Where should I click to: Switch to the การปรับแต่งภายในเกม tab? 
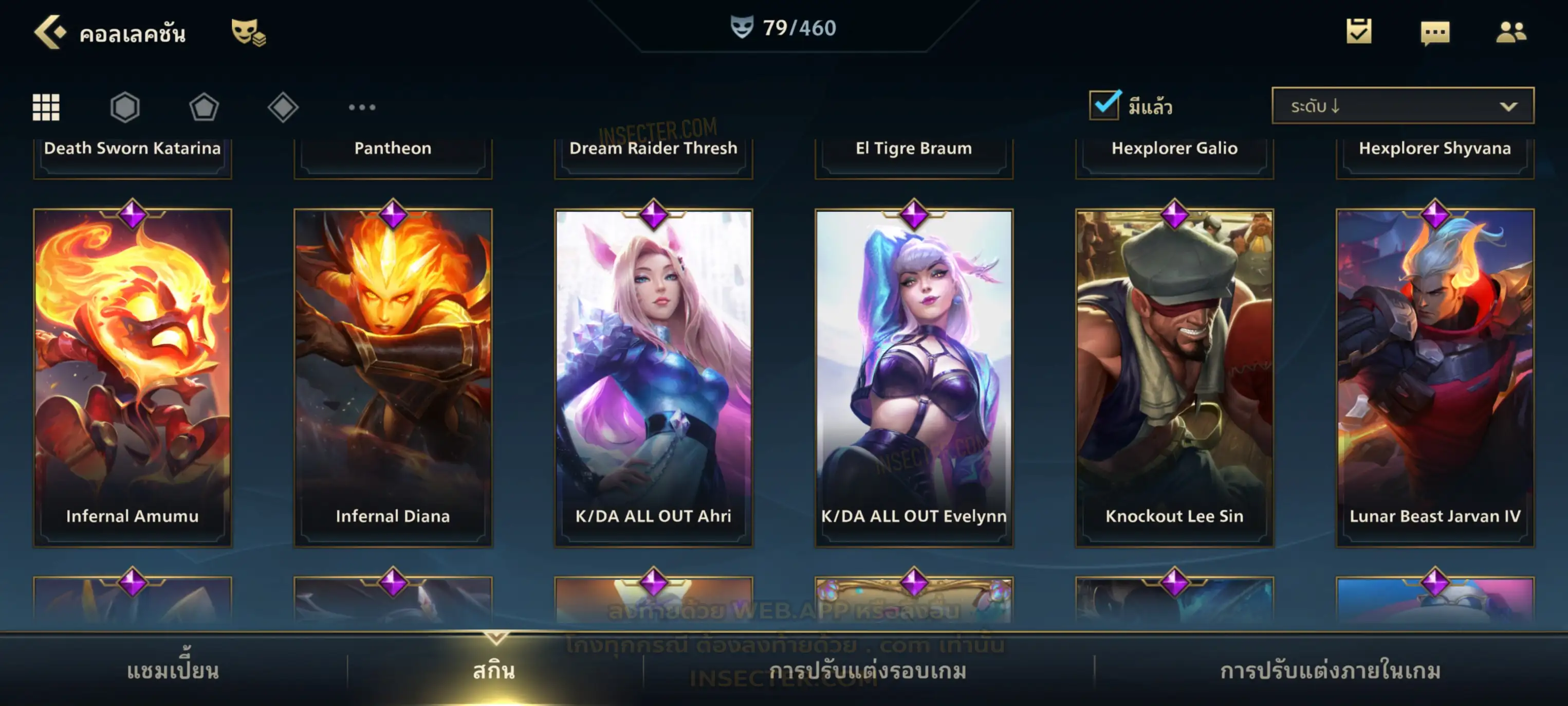click(1331, 671)
